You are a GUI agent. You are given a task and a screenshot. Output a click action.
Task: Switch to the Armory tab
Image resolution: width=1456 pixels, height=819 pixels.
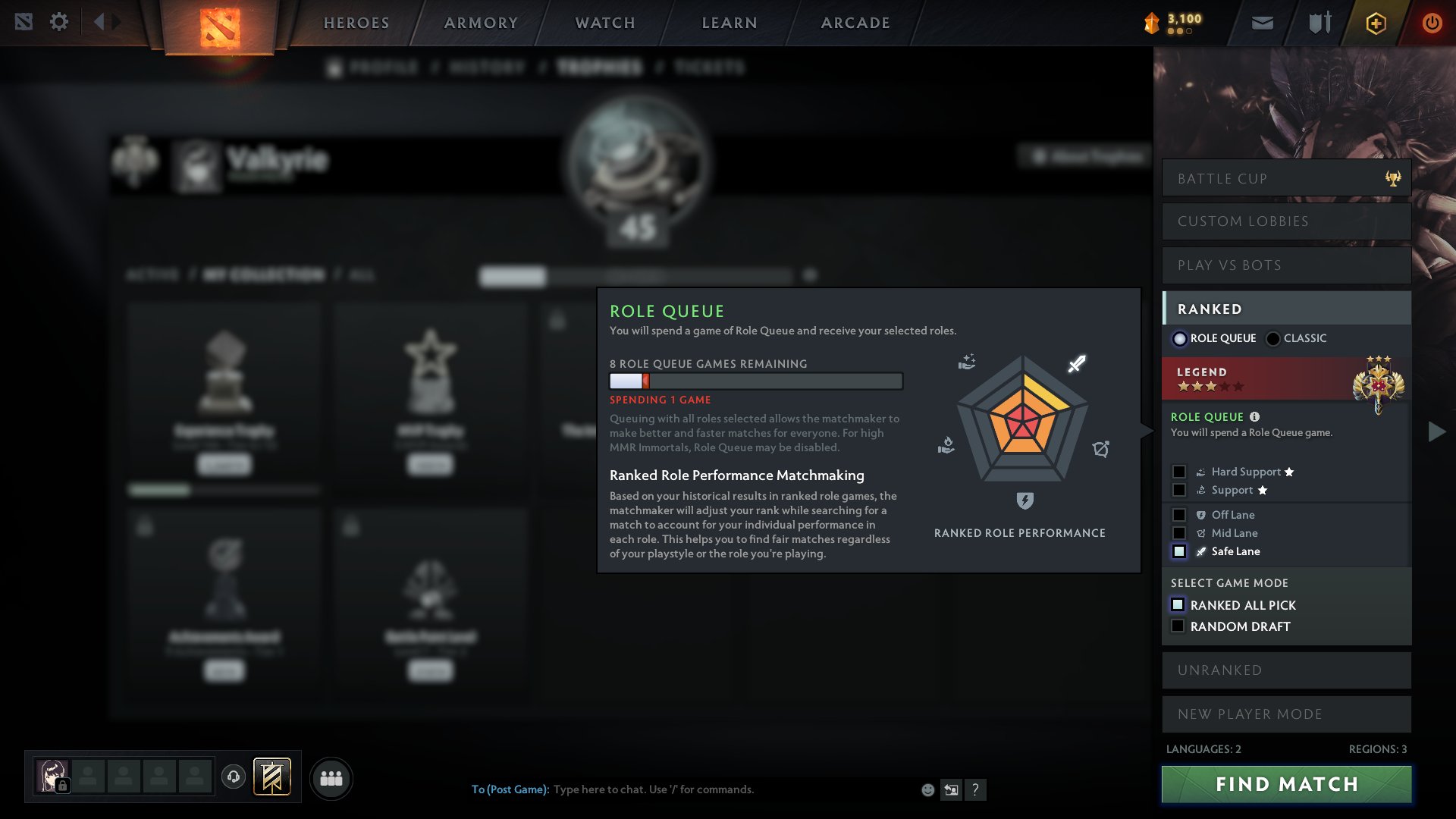point(480,22)
